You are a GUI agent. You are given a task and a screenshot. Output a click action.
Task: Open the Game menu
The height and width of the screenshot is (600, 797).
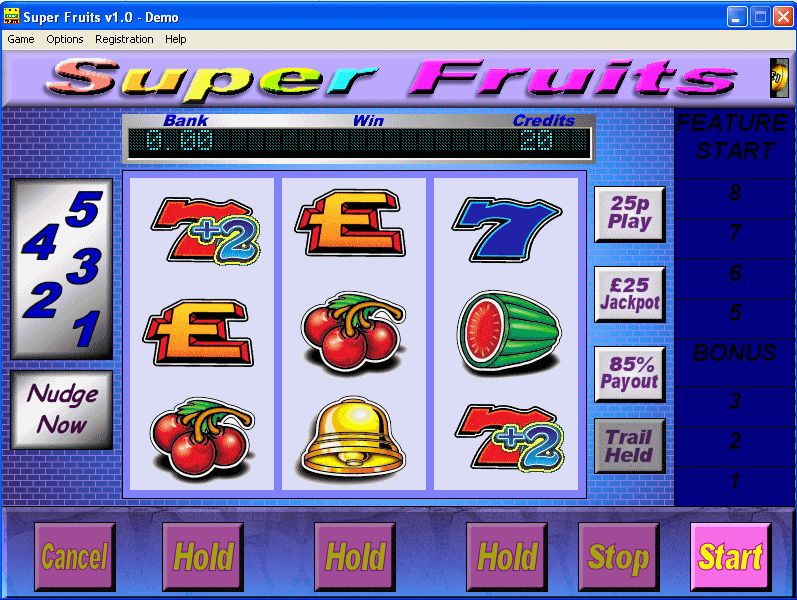[x=21, y=39]
